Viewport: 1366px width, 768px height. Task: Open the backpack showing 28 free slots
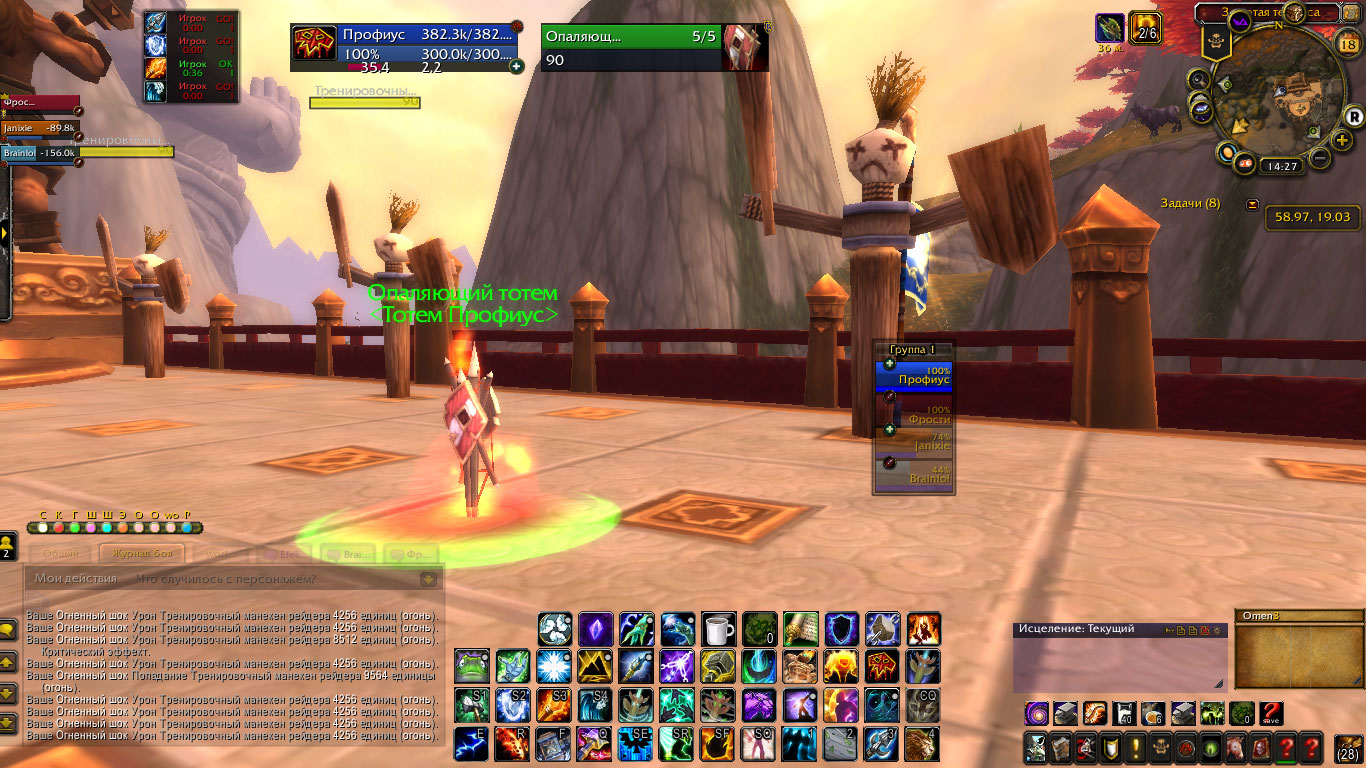(x=1348, y=747)
